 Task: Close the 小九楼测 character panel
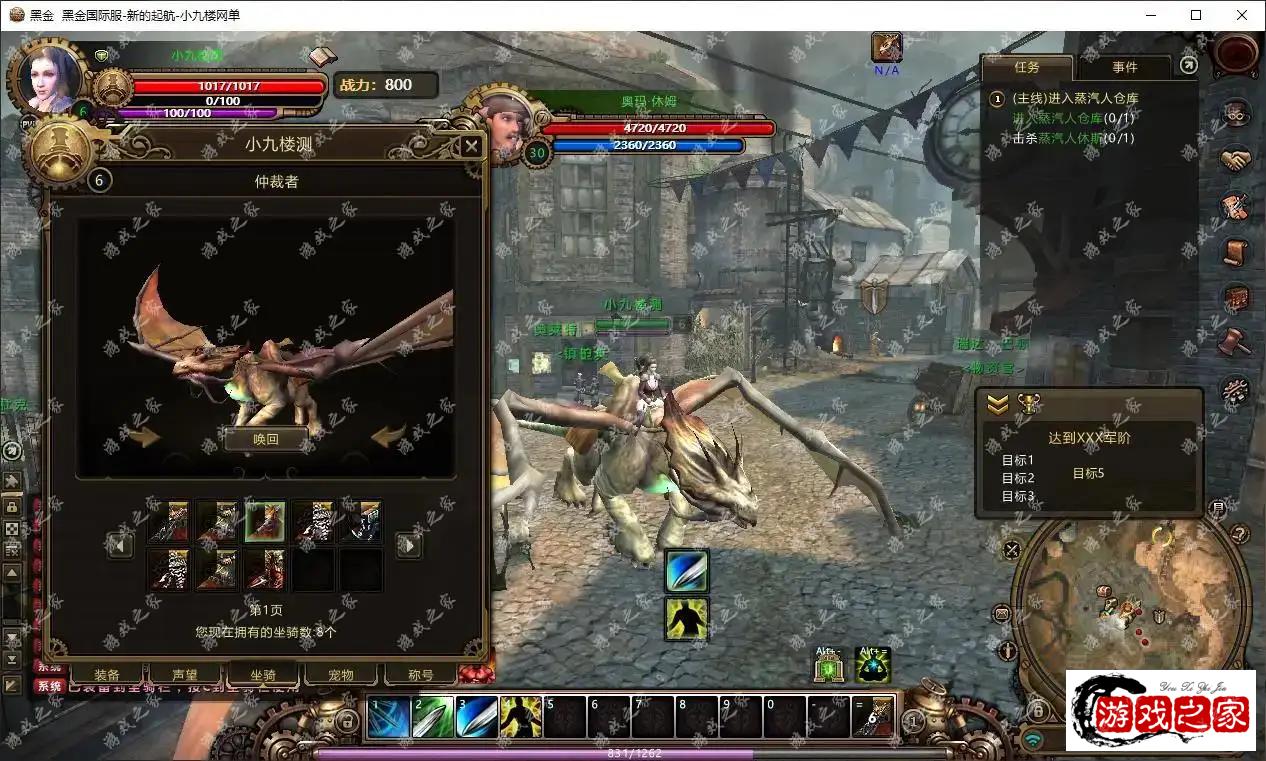[x=471, y=147]
